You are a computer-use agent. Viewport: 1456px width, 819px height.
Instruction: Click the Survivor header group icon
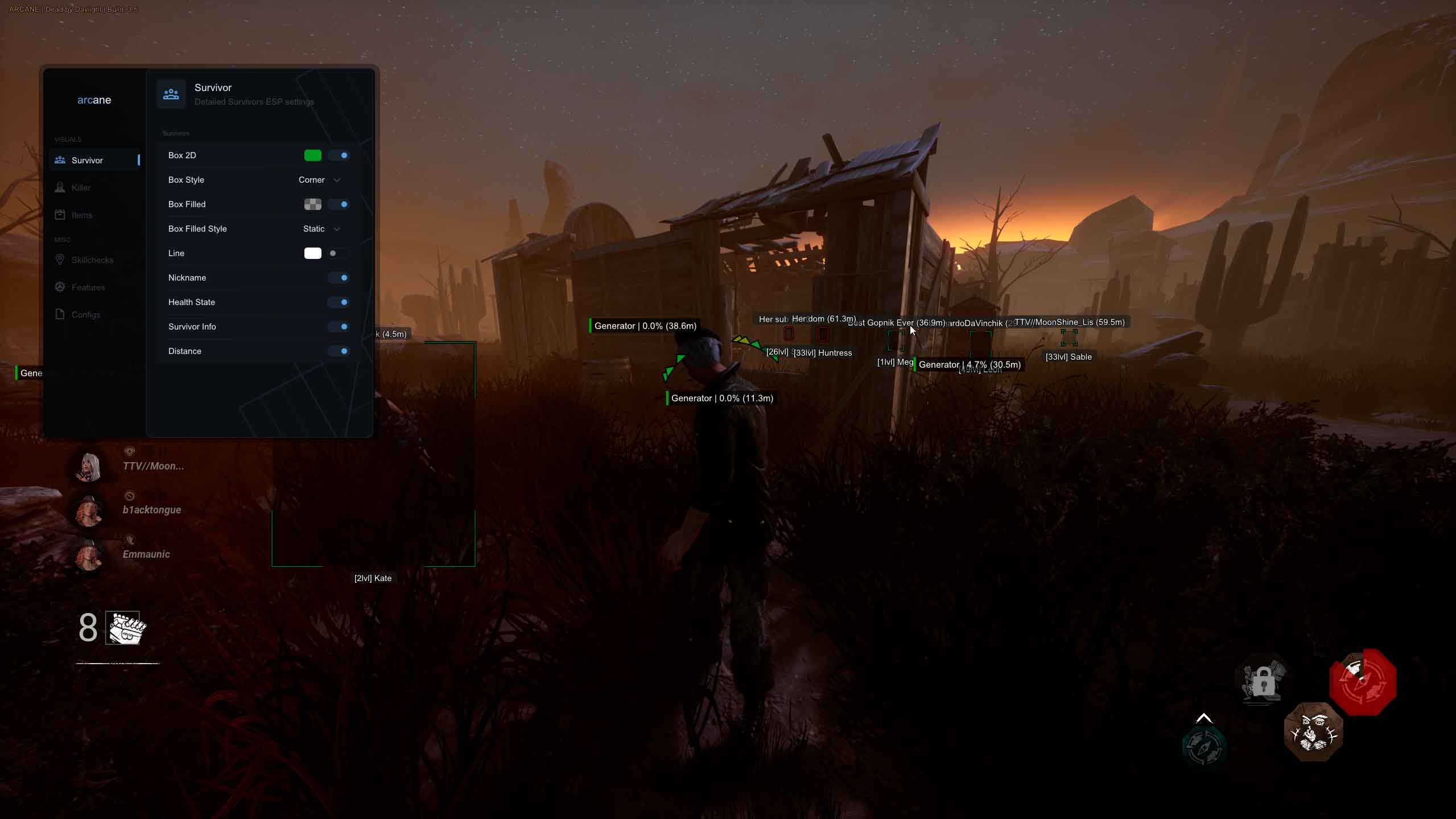tap(171, 94)
